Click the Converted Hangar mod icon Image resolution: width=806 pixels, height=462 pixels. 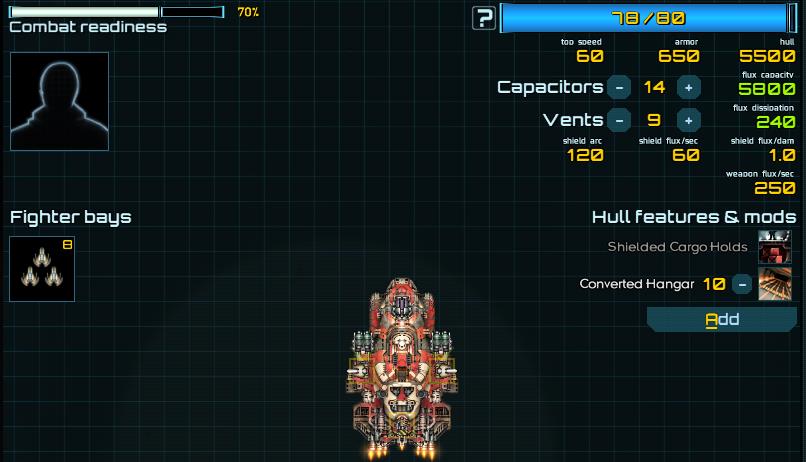[775, 284]
